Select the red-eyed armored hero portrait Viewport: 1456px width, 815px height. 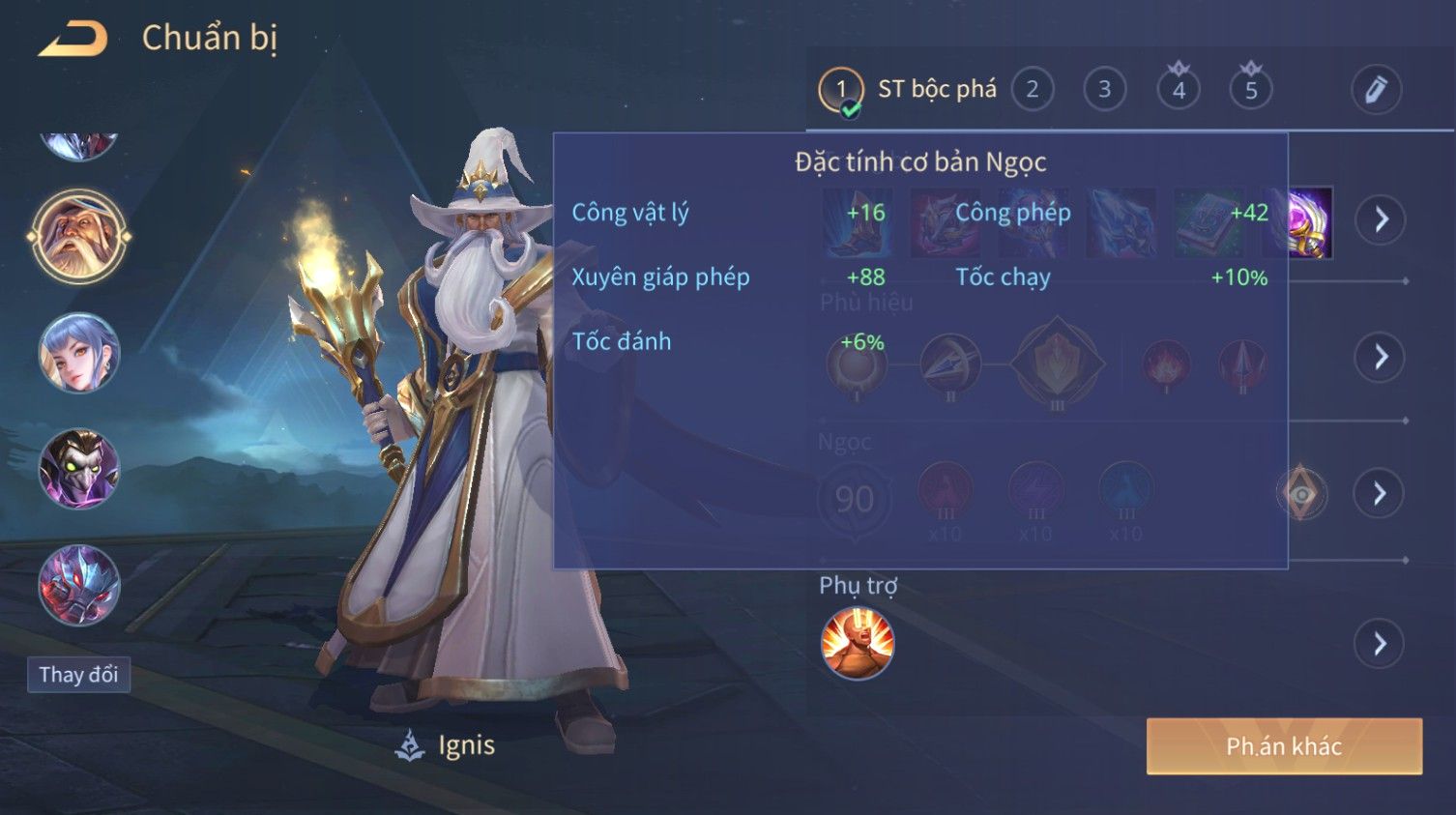(79, 585)
